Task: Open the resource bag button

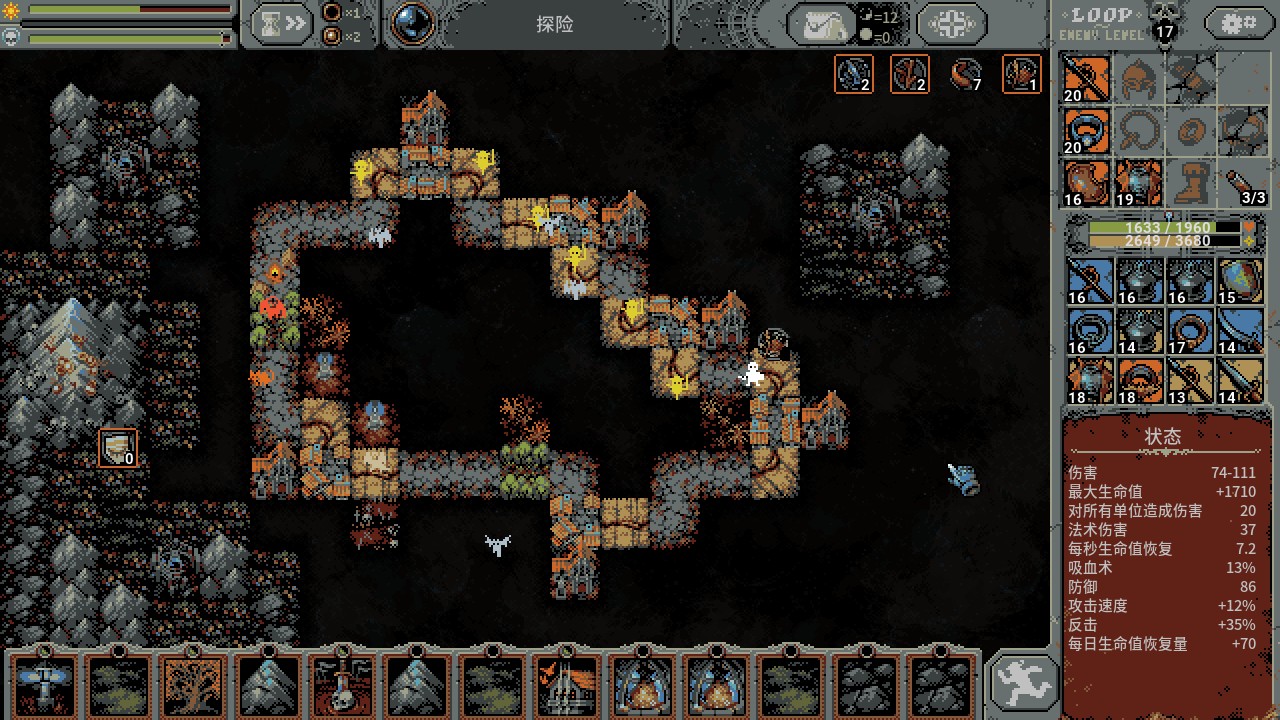Action: [820, 24]
